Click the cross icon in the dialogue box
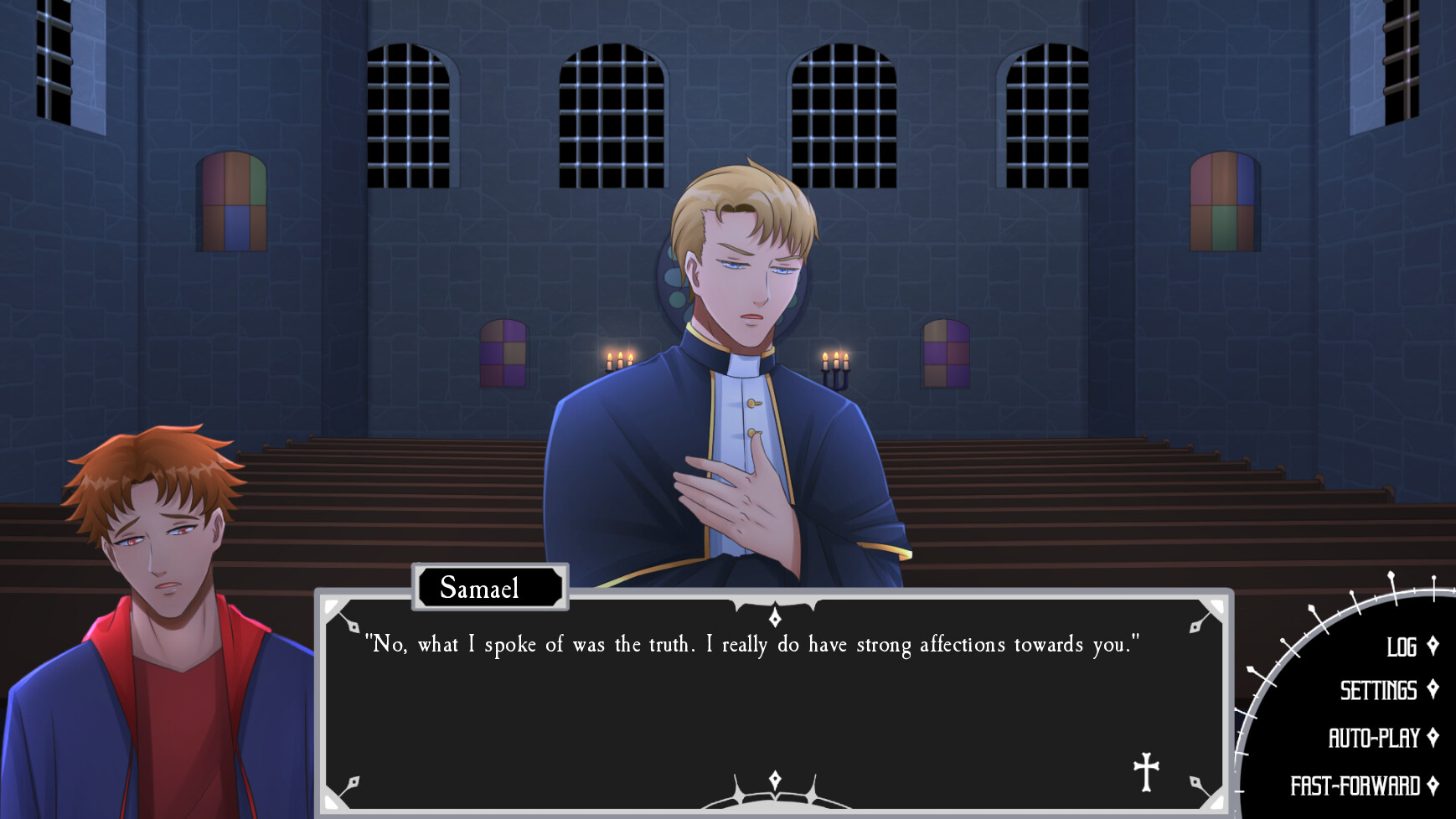 point(1146,767)
